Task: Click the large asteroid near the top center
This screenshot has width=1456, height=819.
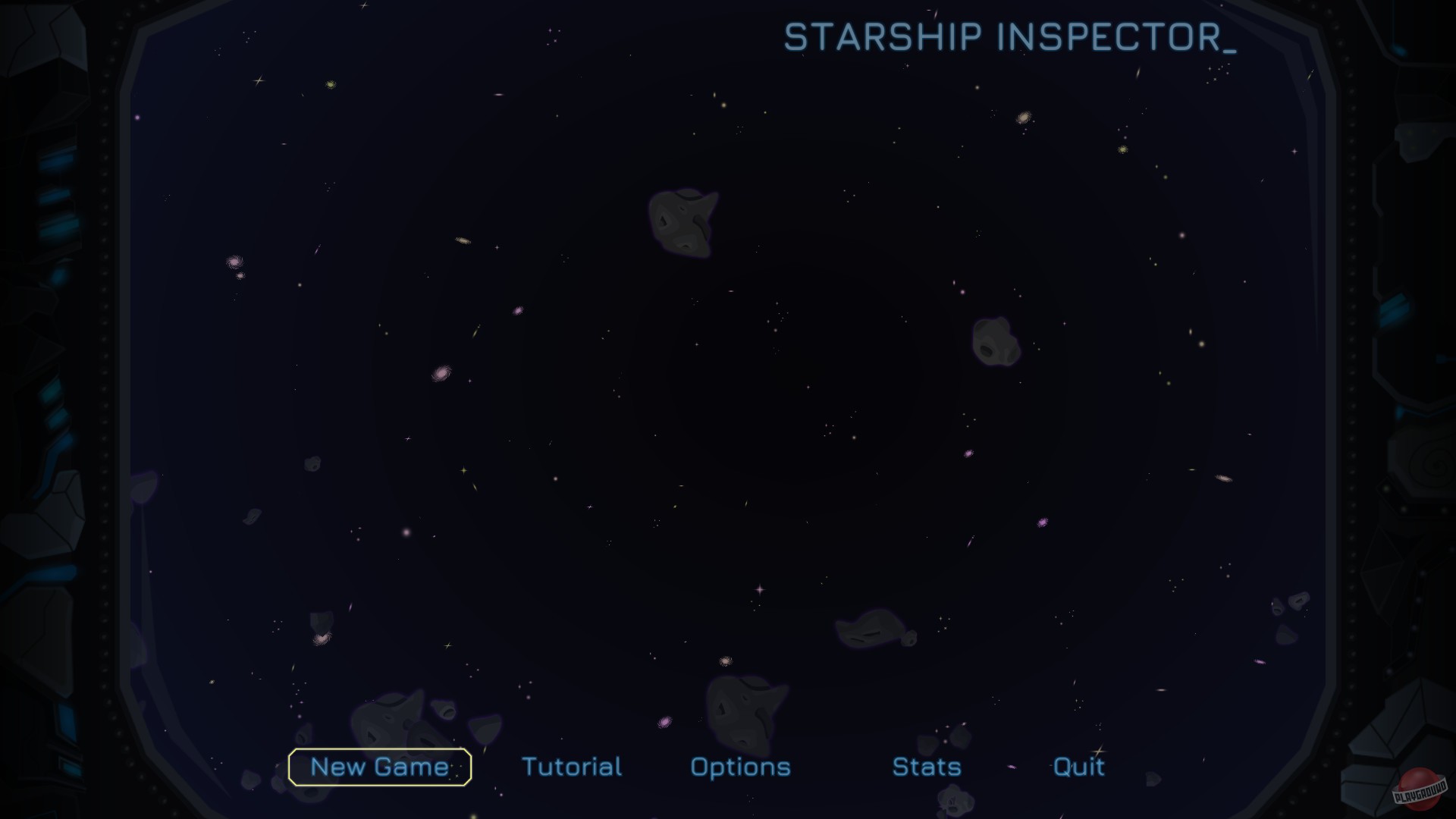Action: pos(683,223)
